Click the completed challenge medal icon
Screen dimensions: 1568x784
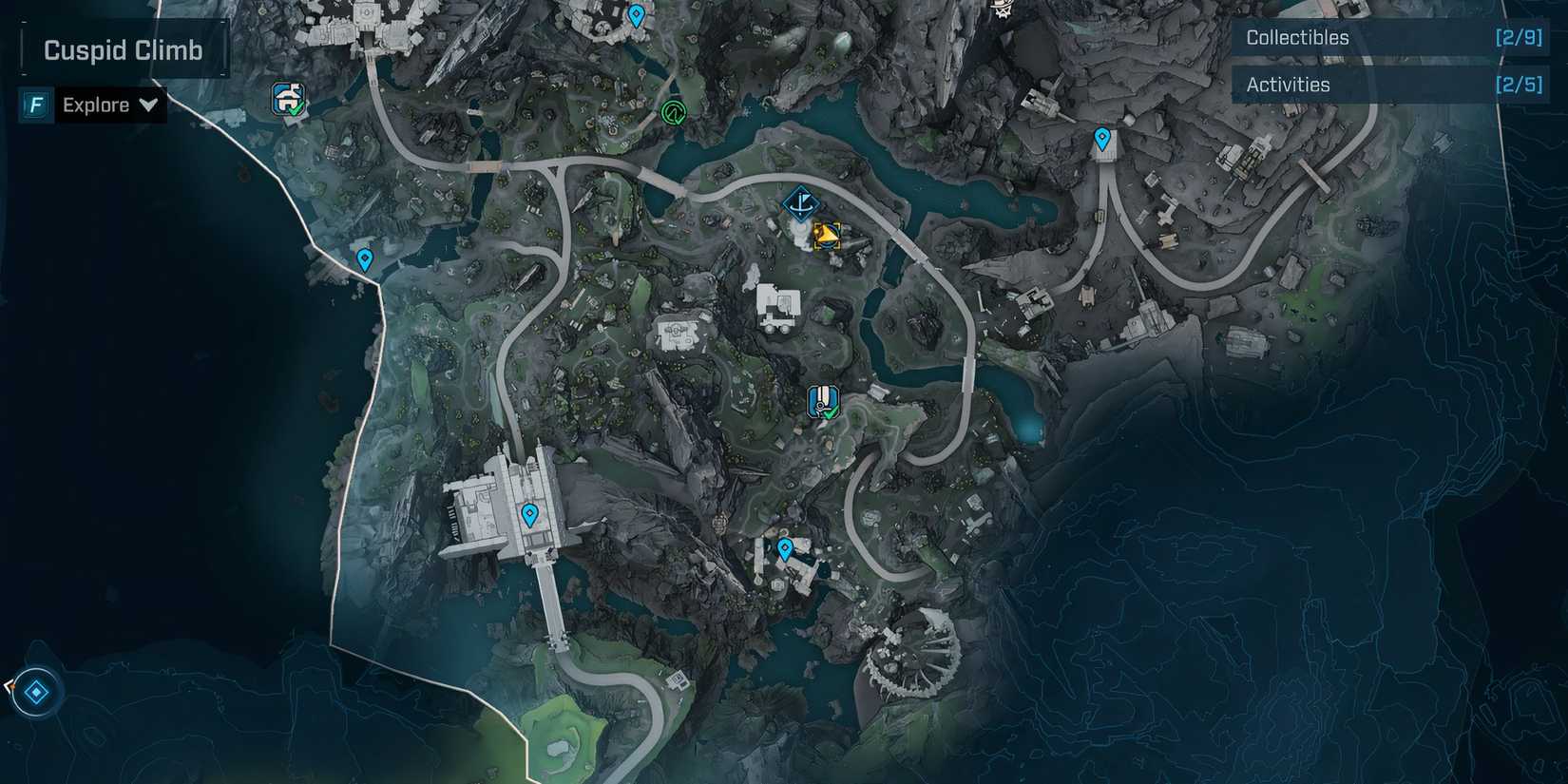pos(824,399)
